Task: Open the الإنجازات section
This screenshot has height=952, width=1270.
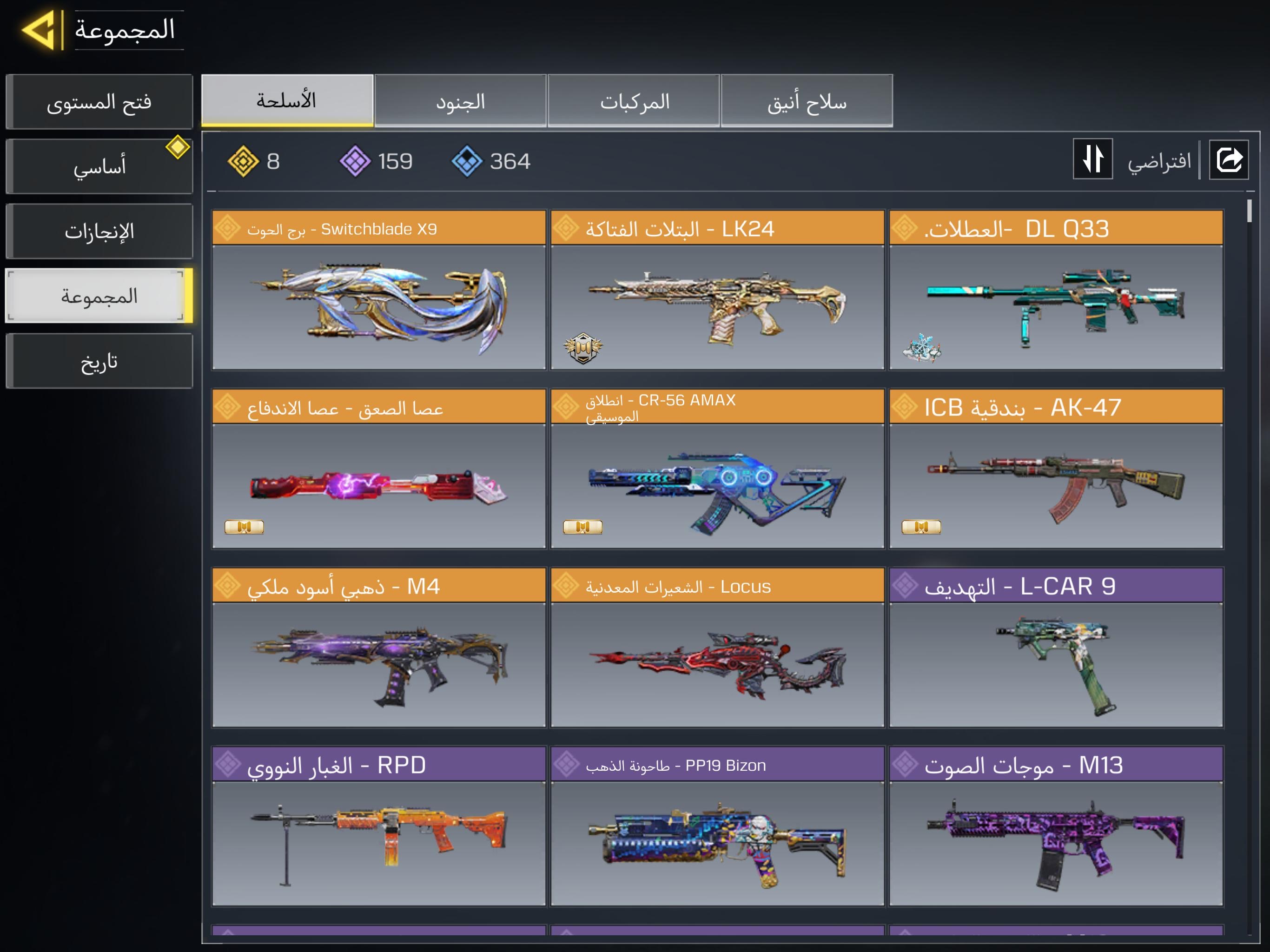Action: 99,231
